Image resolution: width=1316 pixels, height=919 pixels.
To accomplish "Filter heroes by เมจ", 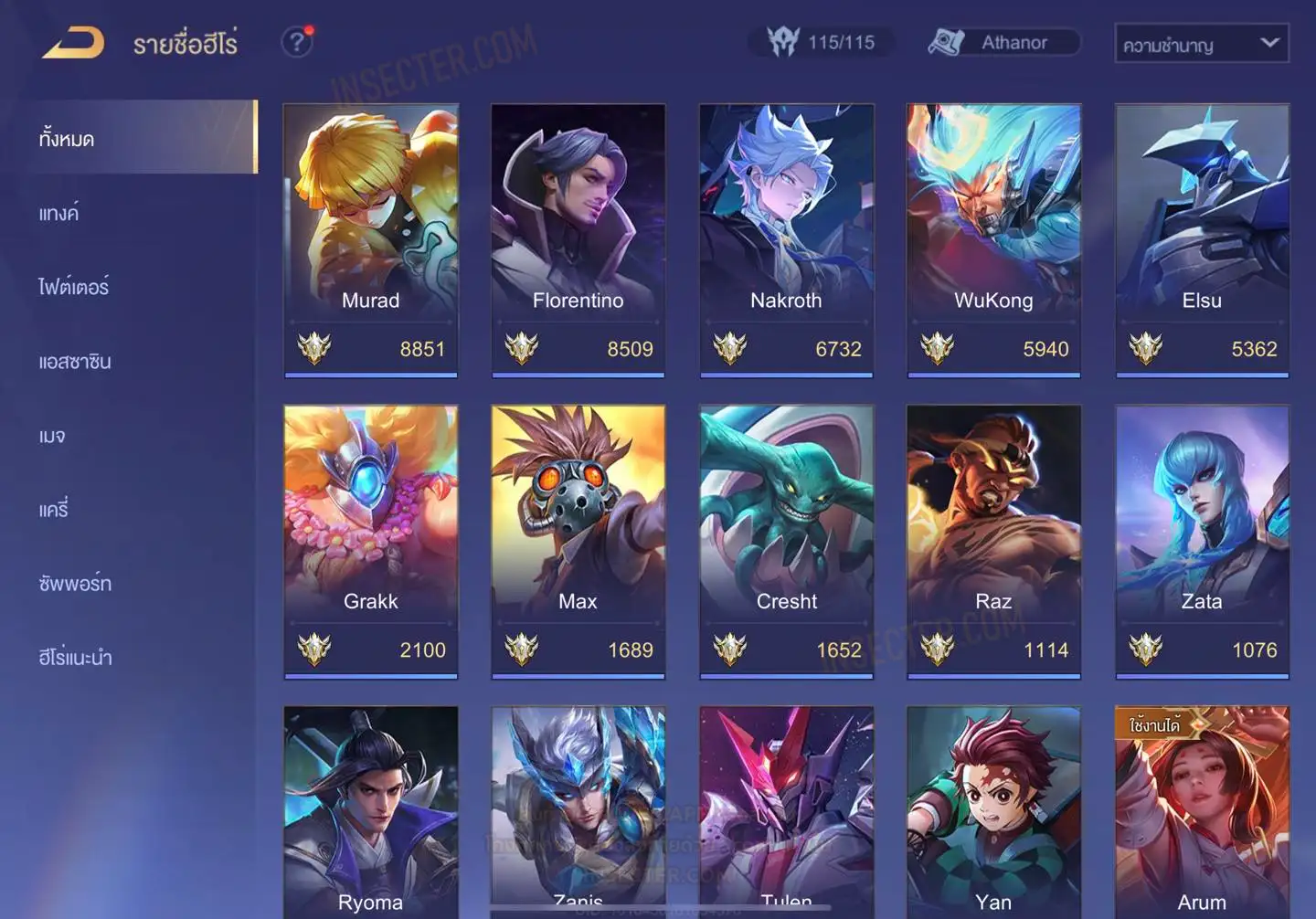I will click(52, 436).
